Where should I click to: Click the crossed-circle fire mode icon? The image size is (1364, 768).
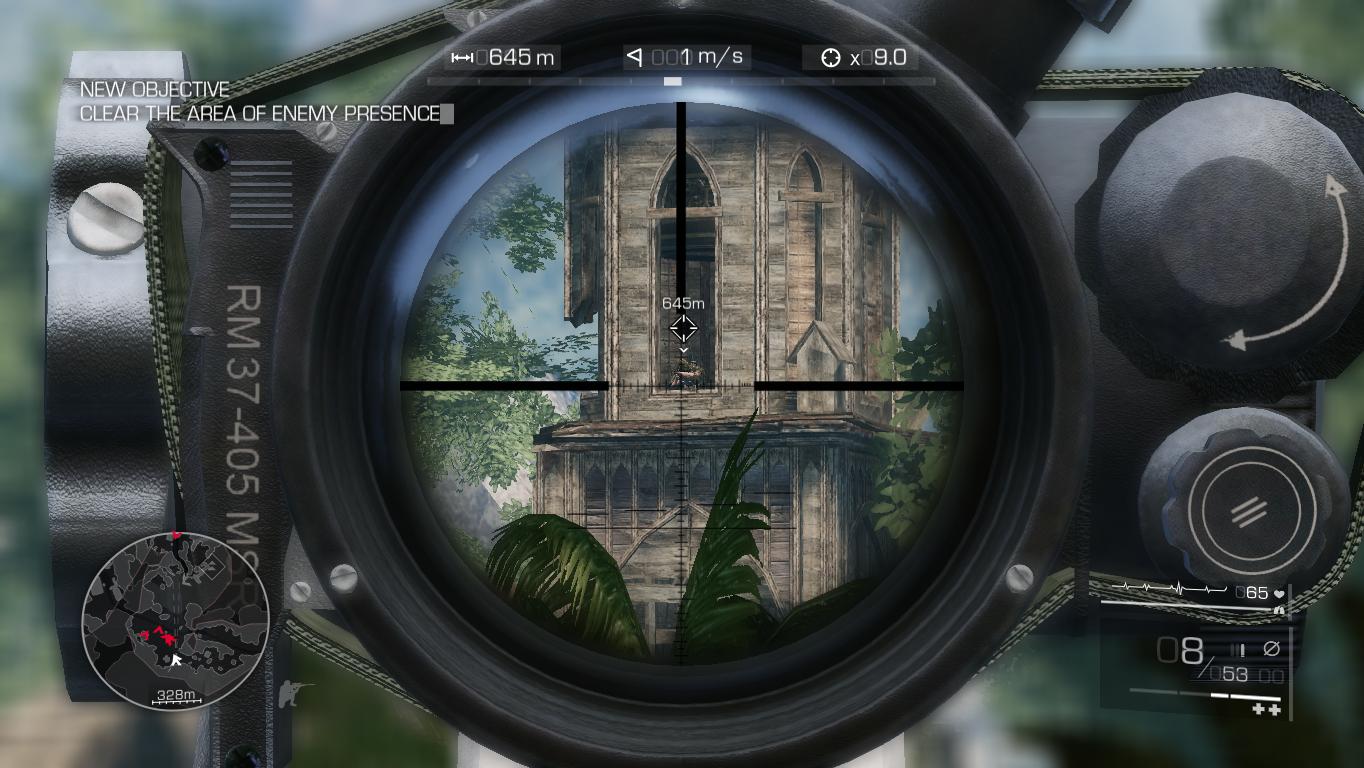point(1271,648)
